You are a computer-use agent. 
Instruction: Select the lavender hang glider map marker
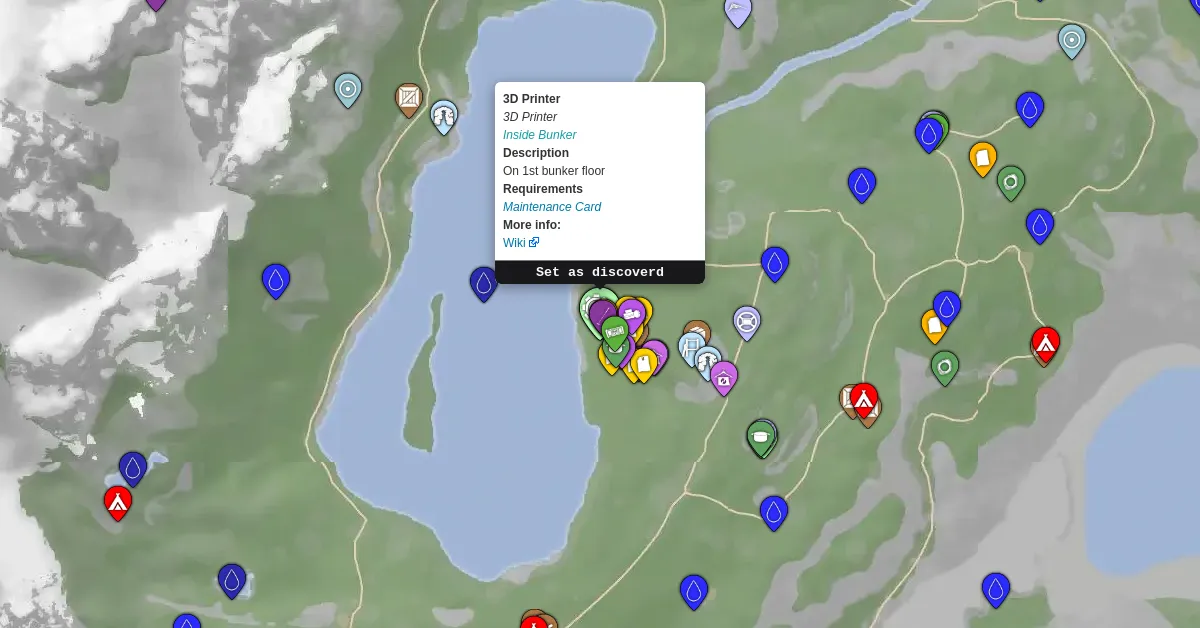(737, 11)
